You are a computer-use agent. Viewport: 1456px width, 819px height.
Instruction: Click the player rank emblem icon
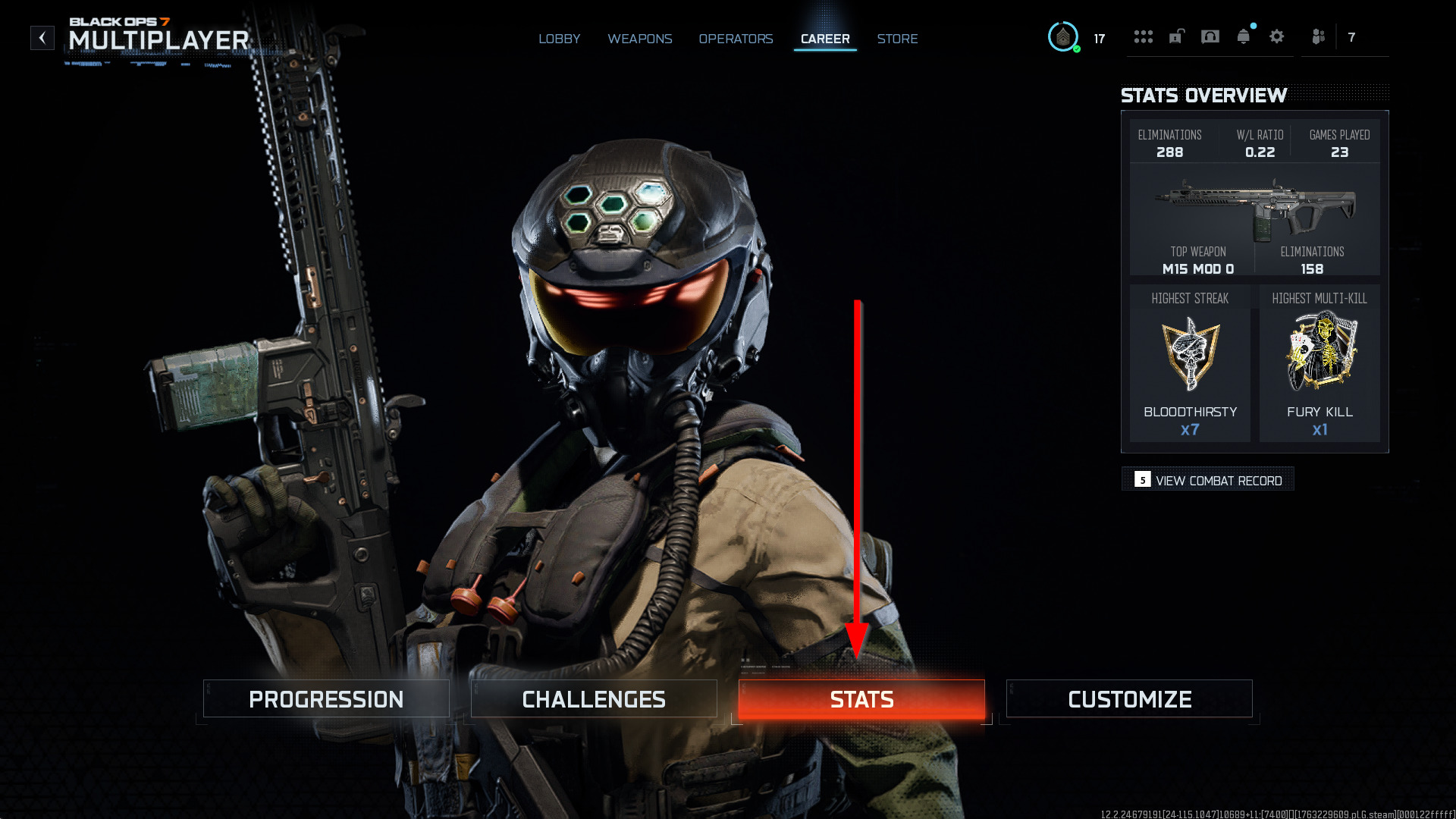pyautogui.click(x=1063, y=37)
